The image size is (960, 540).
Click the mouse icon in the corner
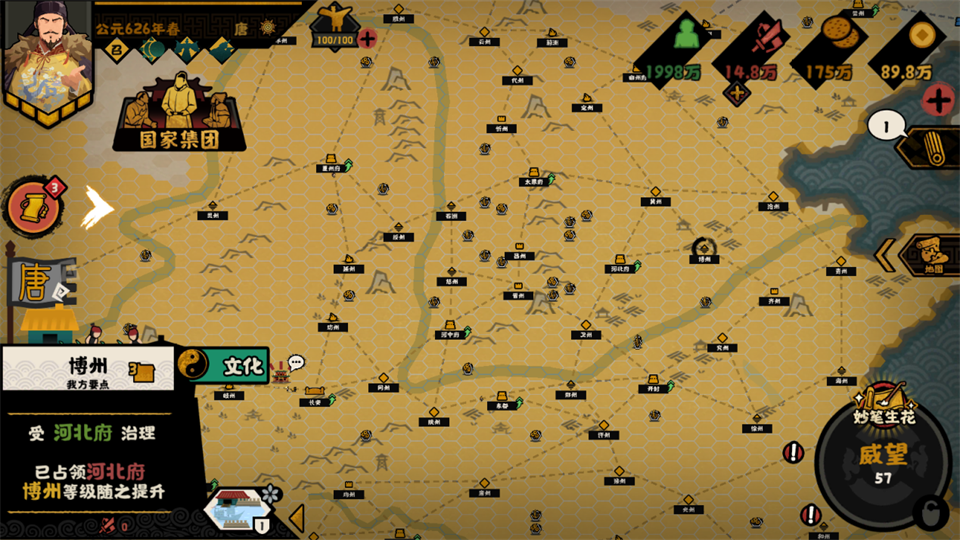932,515
